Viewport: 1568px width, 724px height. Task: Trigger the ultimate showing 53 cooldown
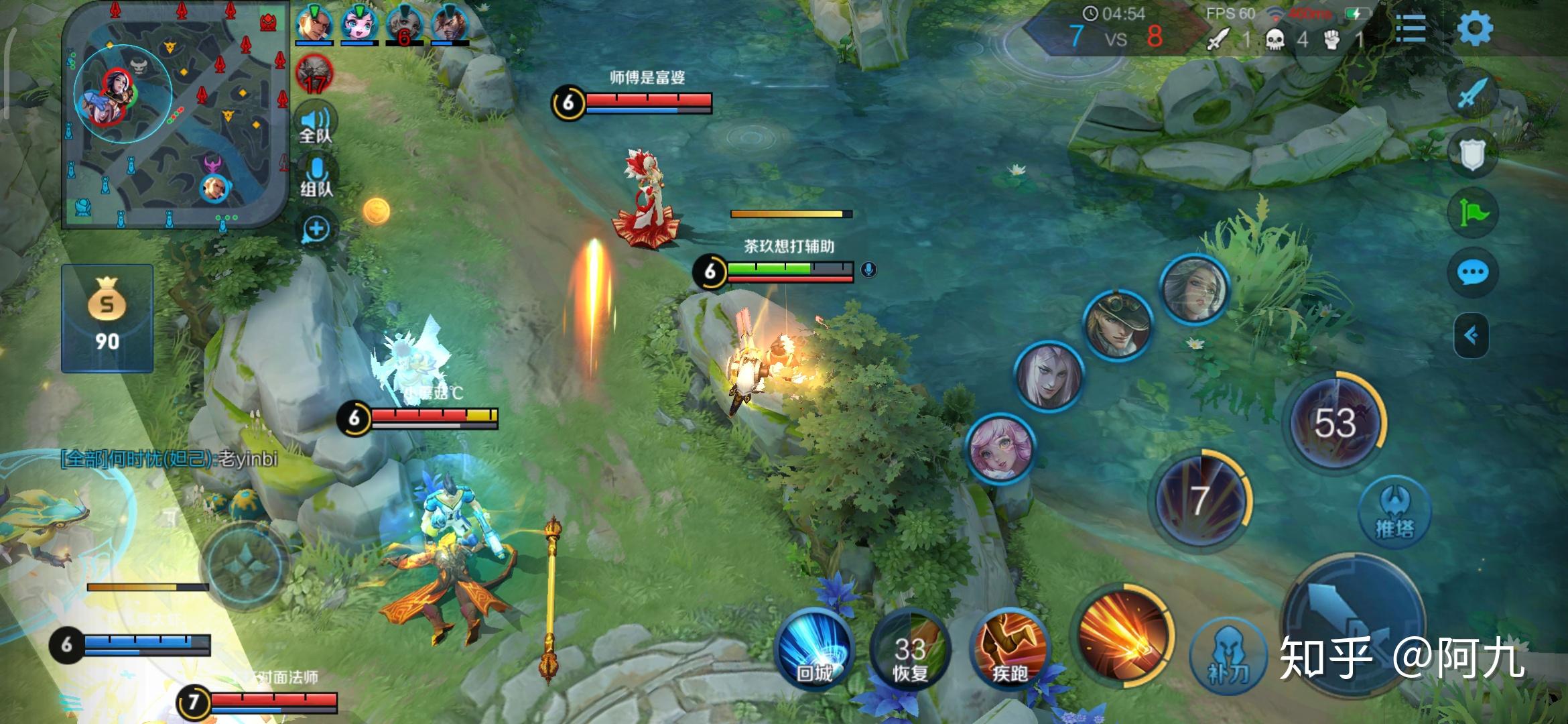tap(1336, 422)
